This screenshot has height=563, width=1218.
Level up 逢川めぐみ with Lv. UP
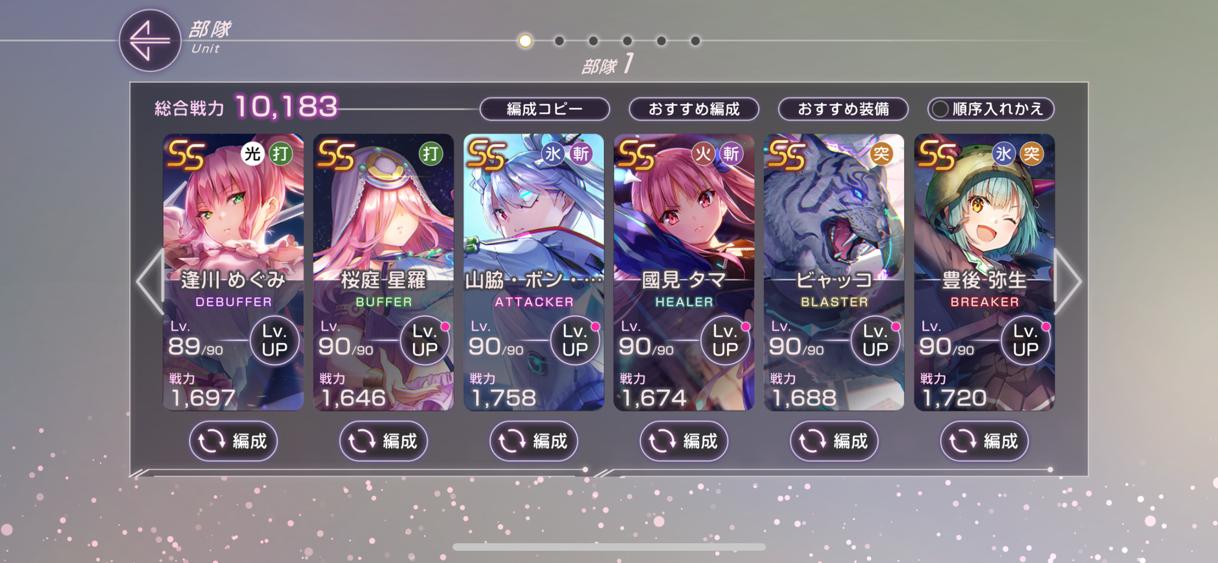pos(275,340)
